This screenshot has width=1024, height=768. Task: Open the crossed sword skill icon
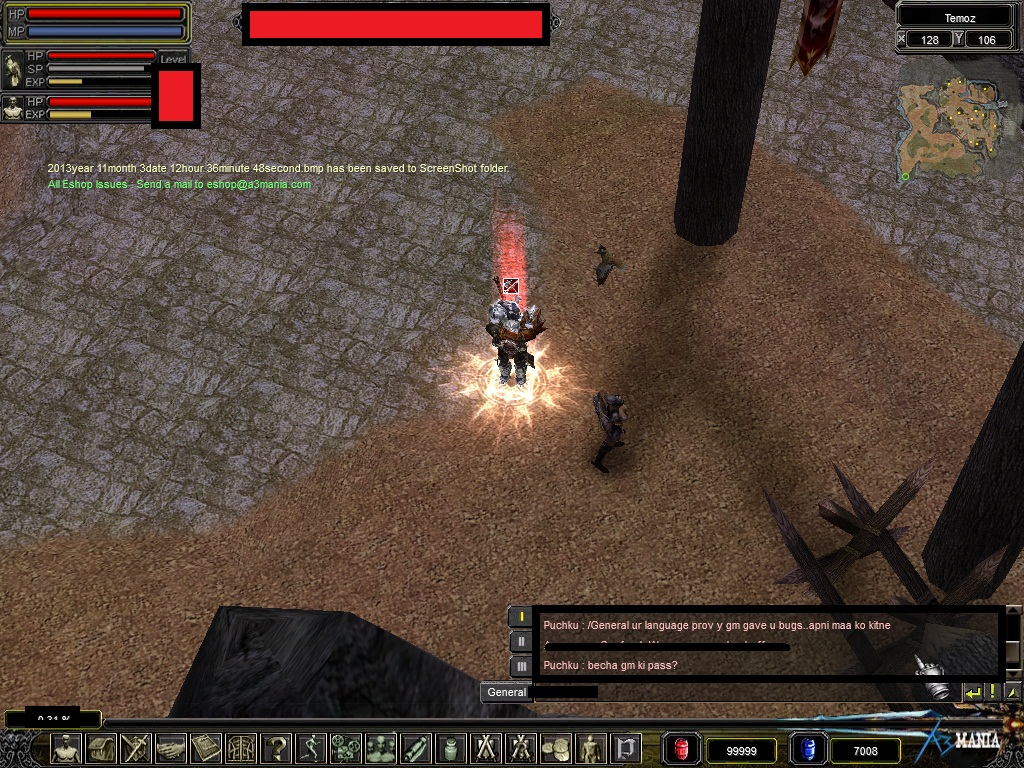pos(136,748)
